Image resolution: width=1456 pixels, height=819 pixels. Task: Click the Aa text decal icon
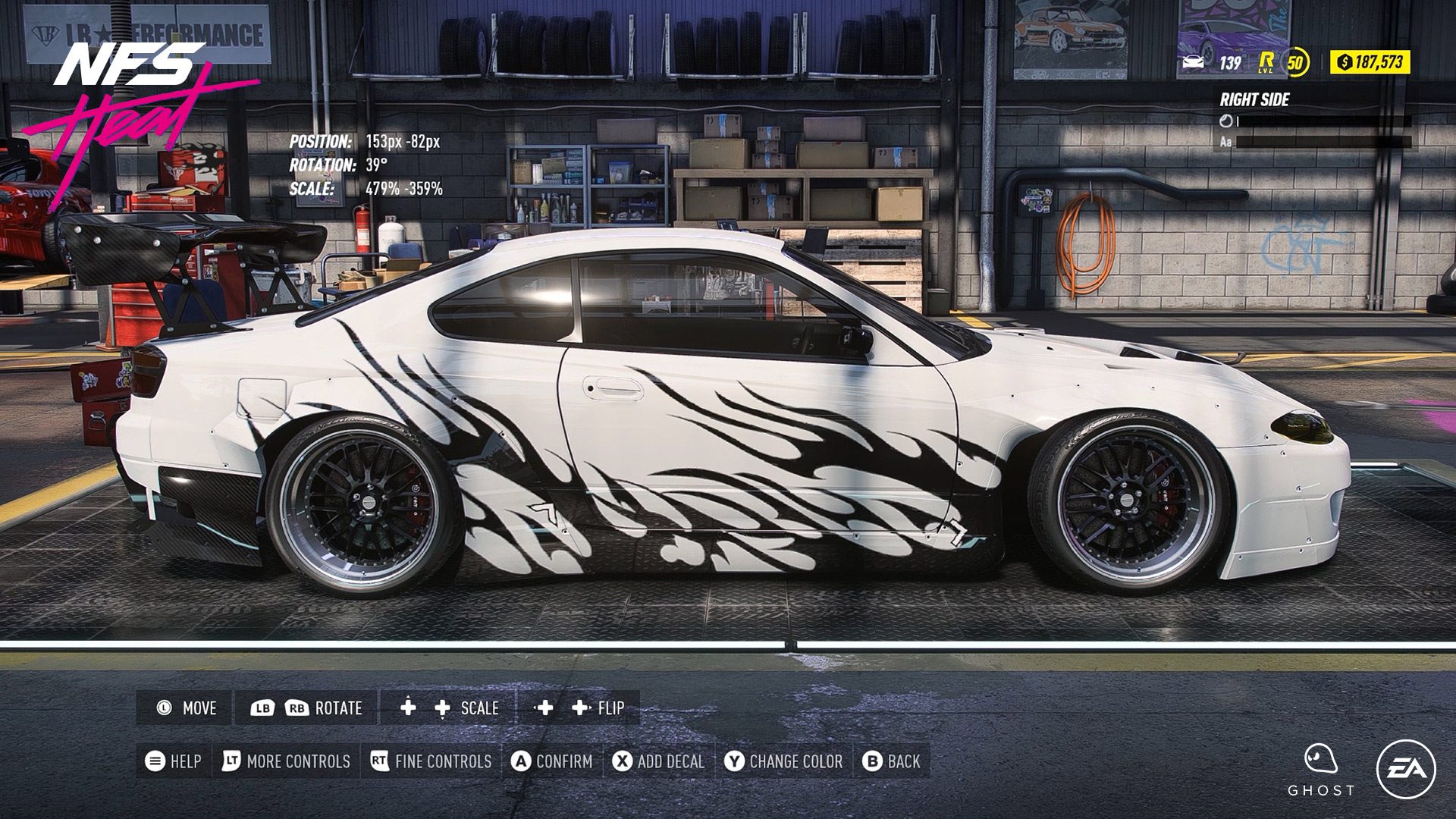pos(1226,140)
